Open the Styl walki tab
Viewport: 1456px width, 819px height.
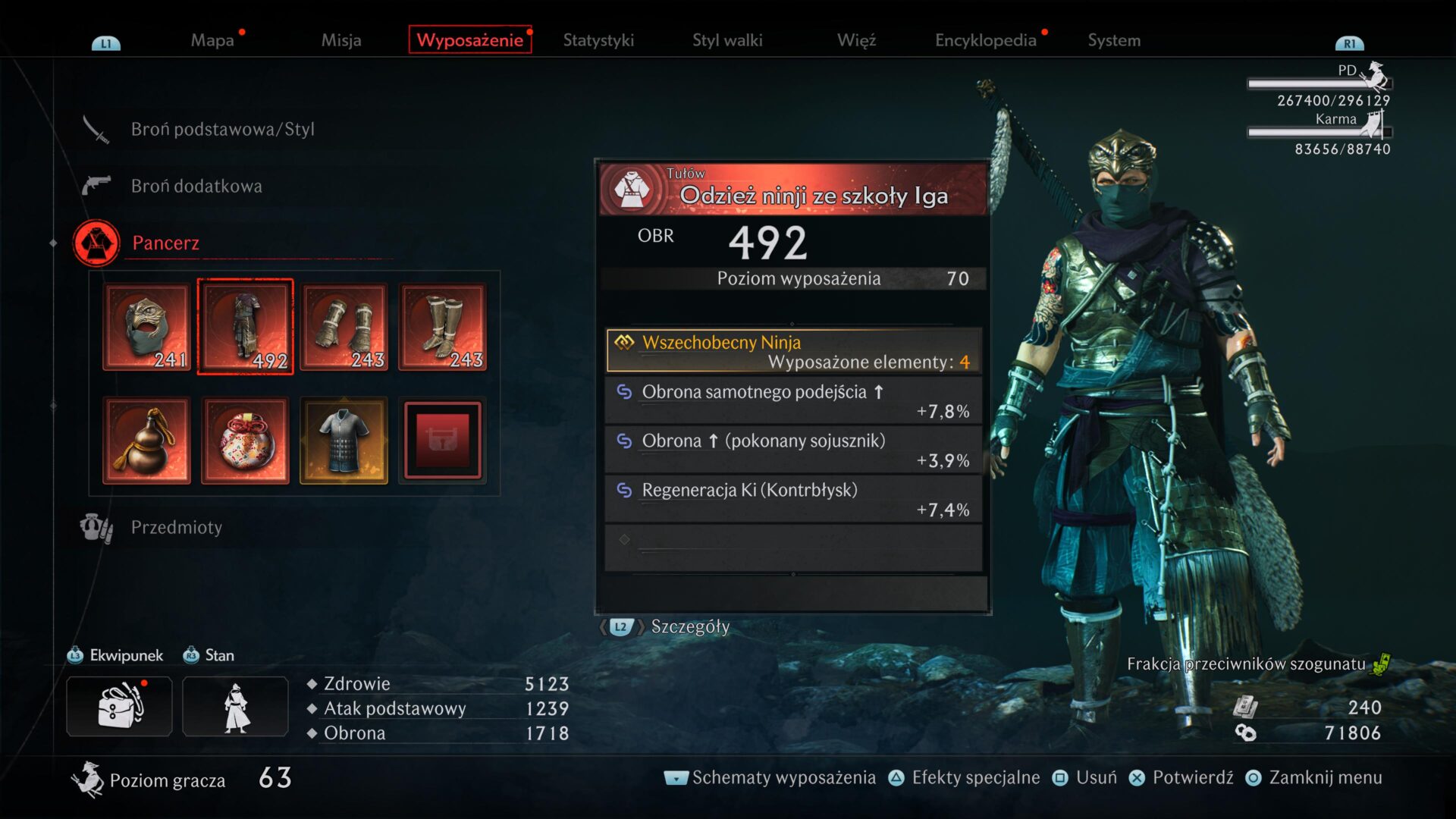click(x=727, y=40)
